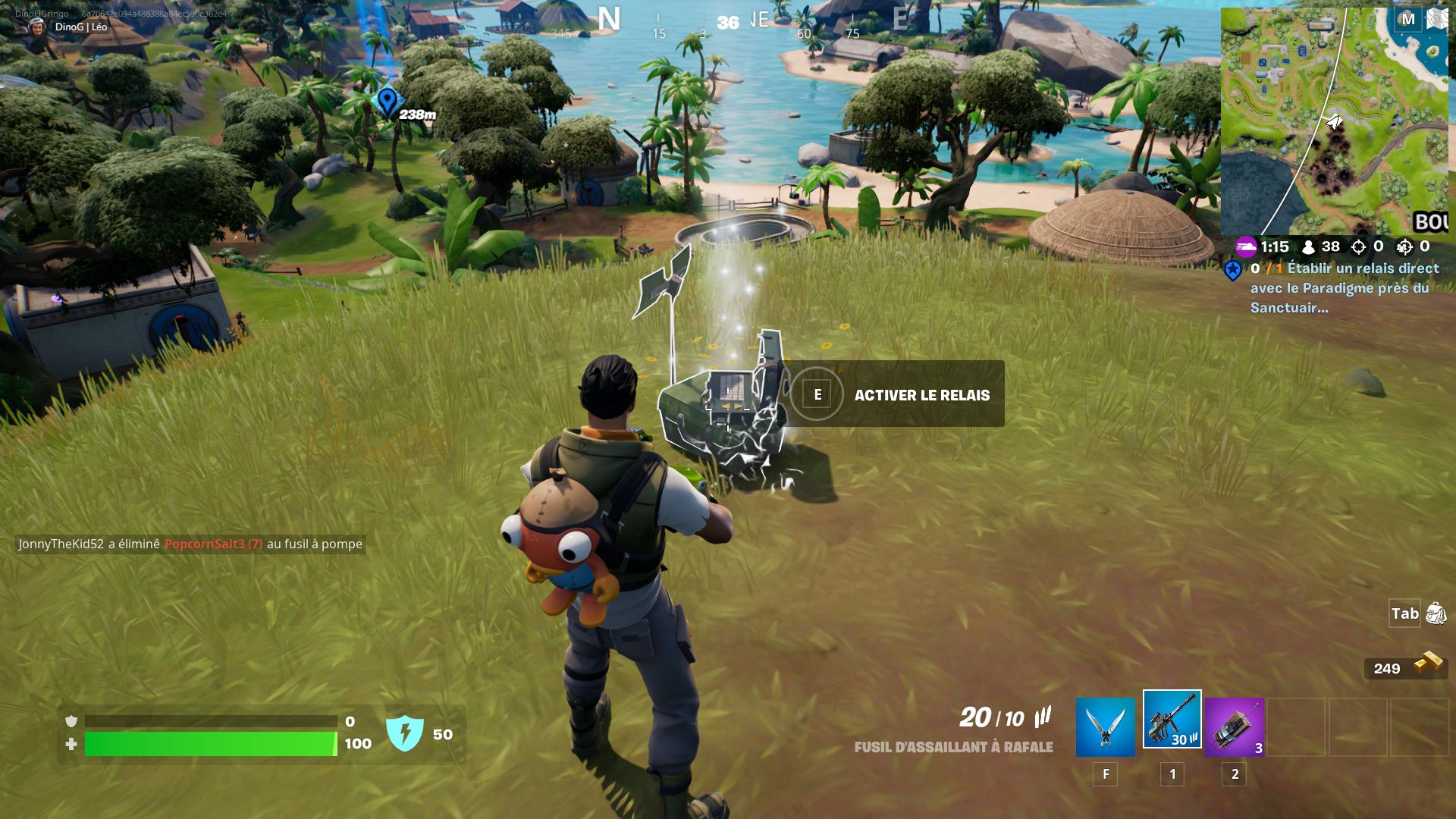The image size is (1456, 819).
Task: Click the first empty hotbar slot
Action: 1297,726
